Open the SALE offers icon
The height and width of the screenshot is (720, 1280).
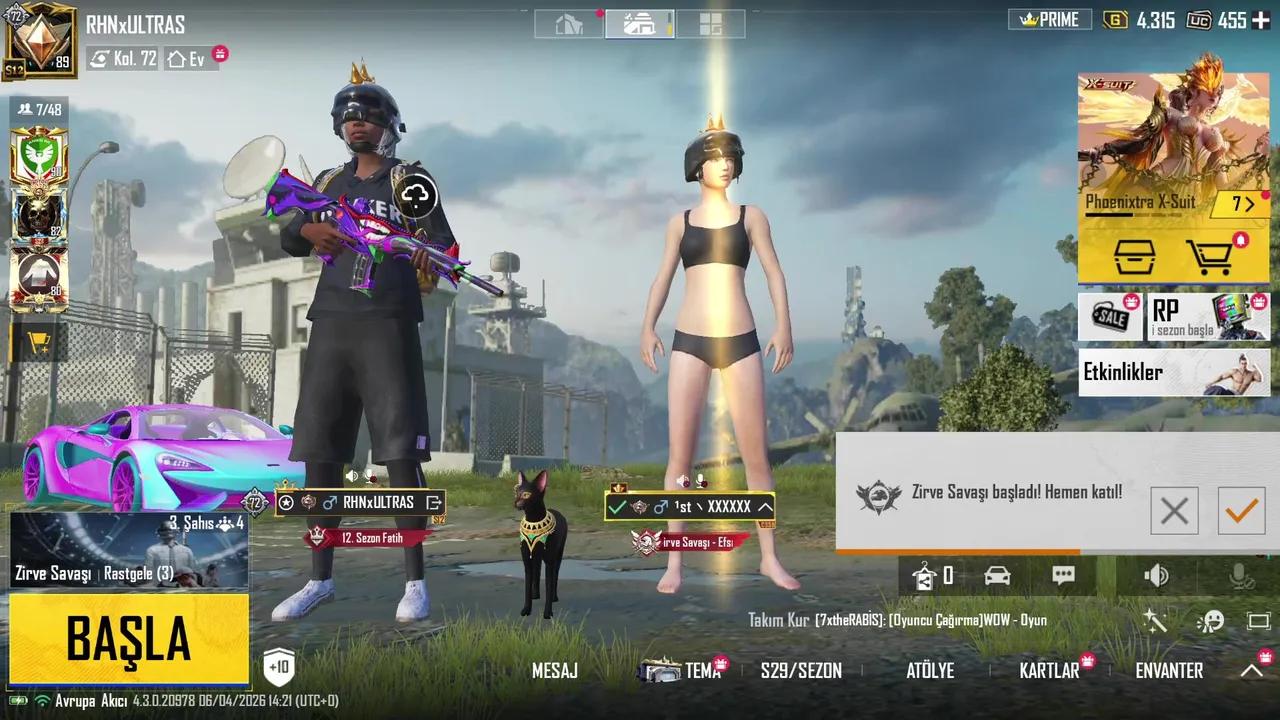1110,318
